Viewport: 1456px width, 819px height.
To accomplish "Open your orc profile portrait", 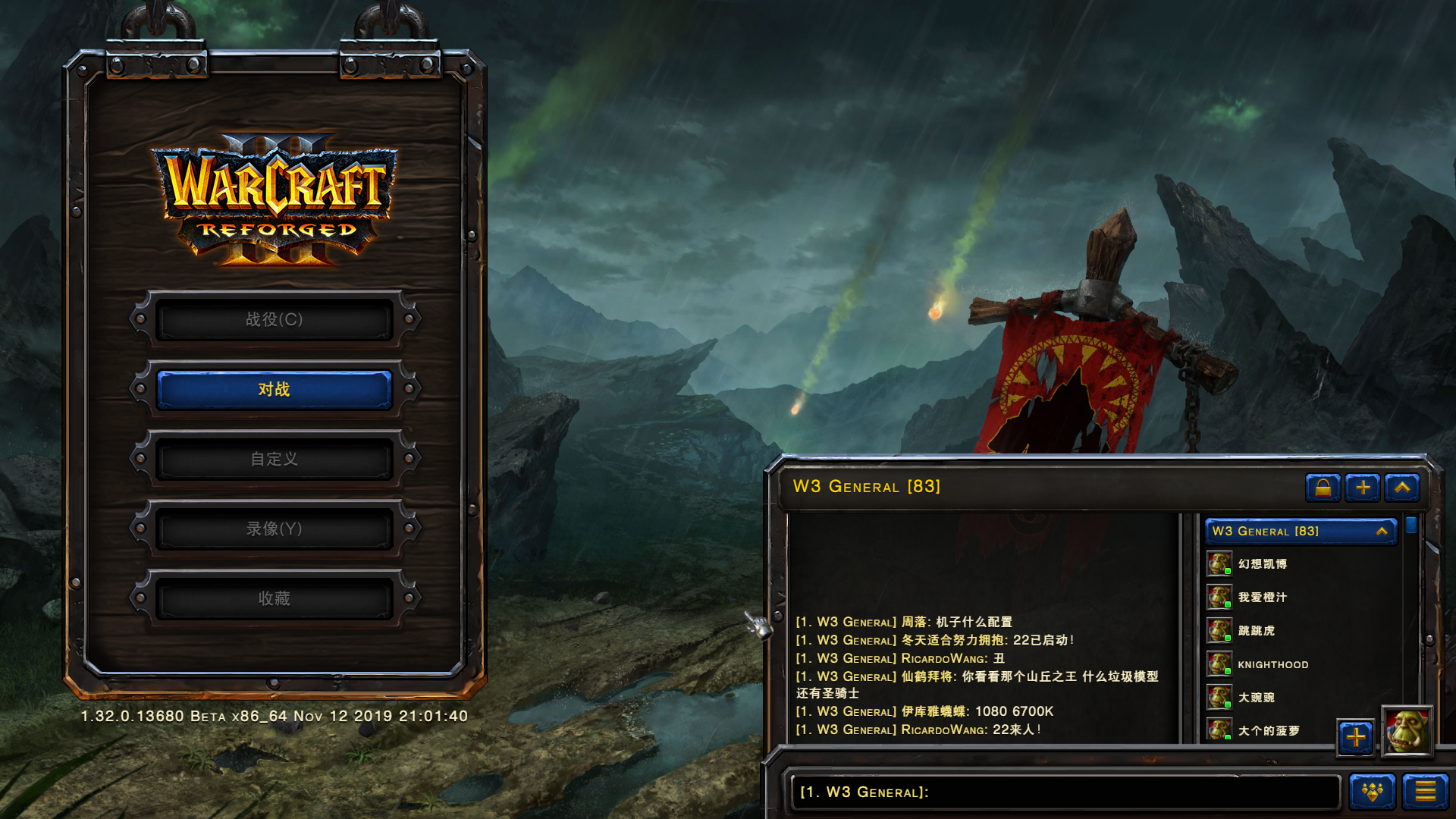I will [1407, 731].
